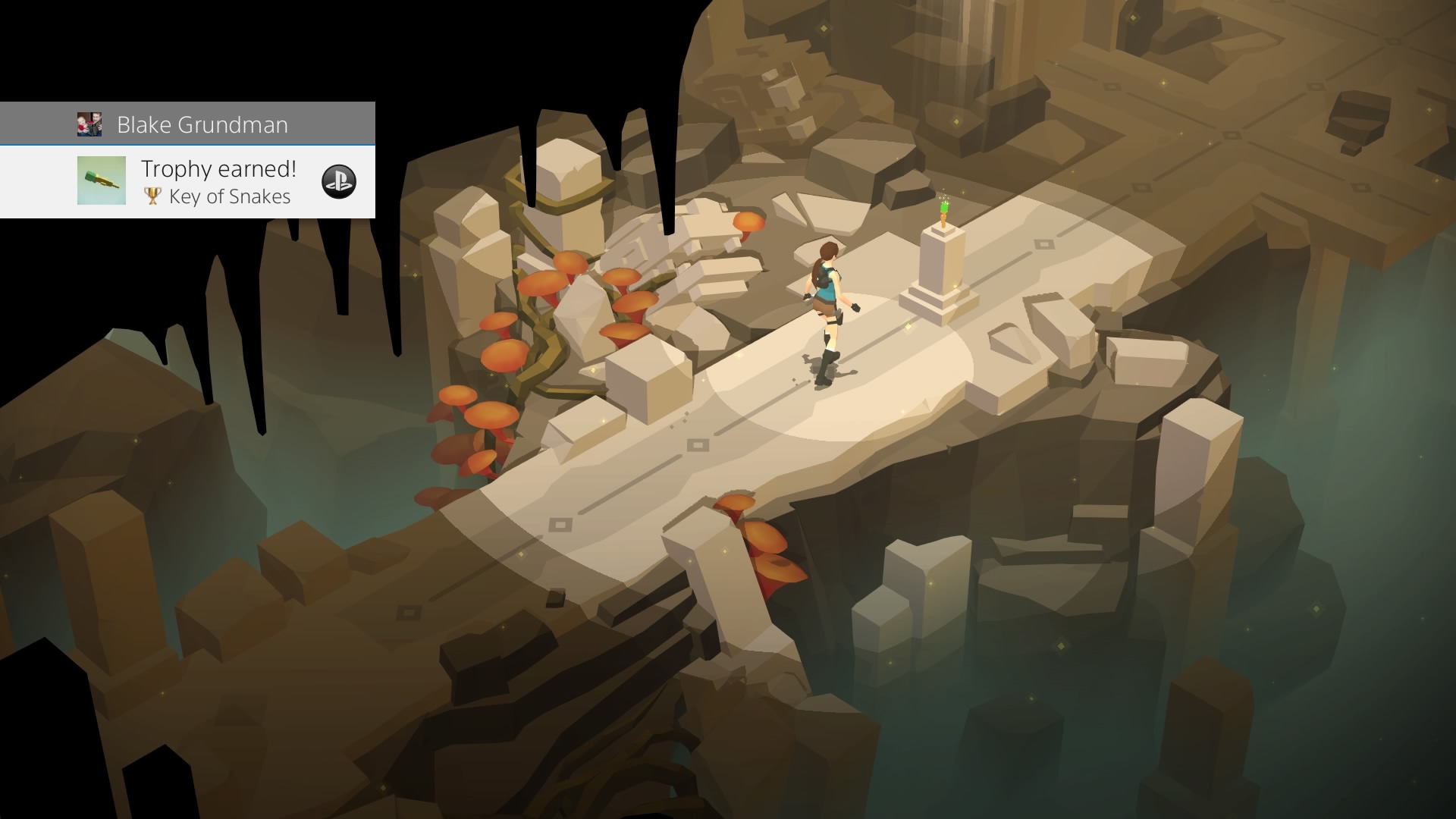The image size is (1456, 819).
Task: Click the Key of Snakes trophy thumbnail
Action: tap(101, 181)
